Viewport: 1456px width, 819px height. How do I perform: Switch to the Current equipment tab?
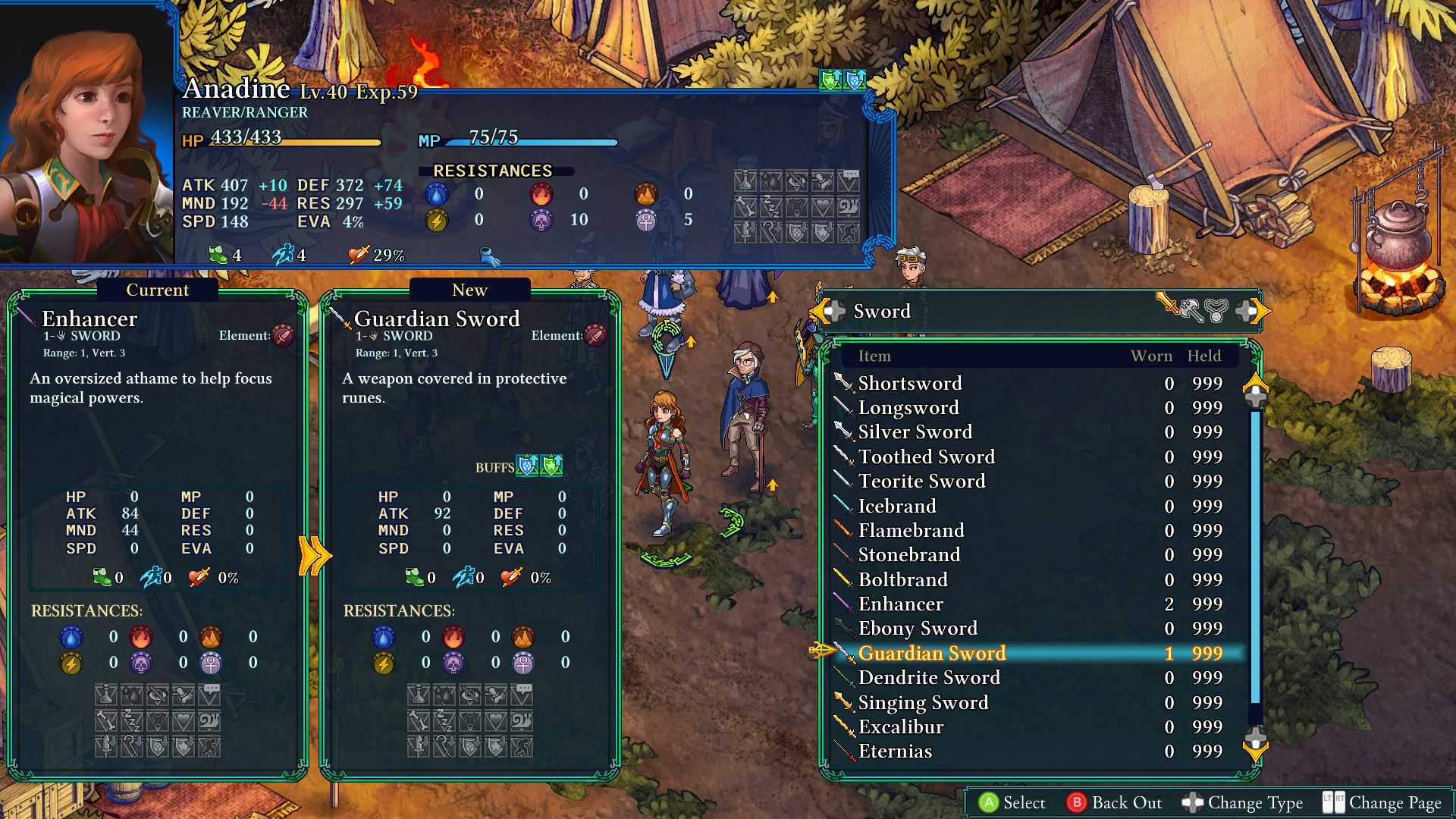tap(157, 290)
